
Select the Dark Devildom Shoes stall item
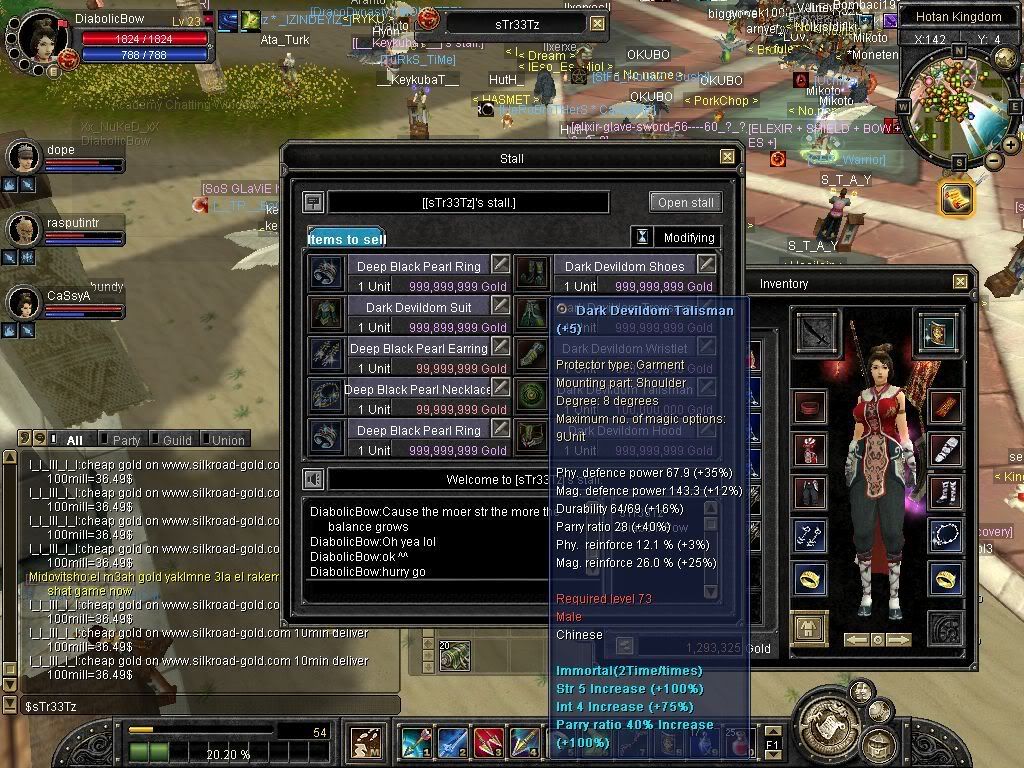(x=624, y=266)
